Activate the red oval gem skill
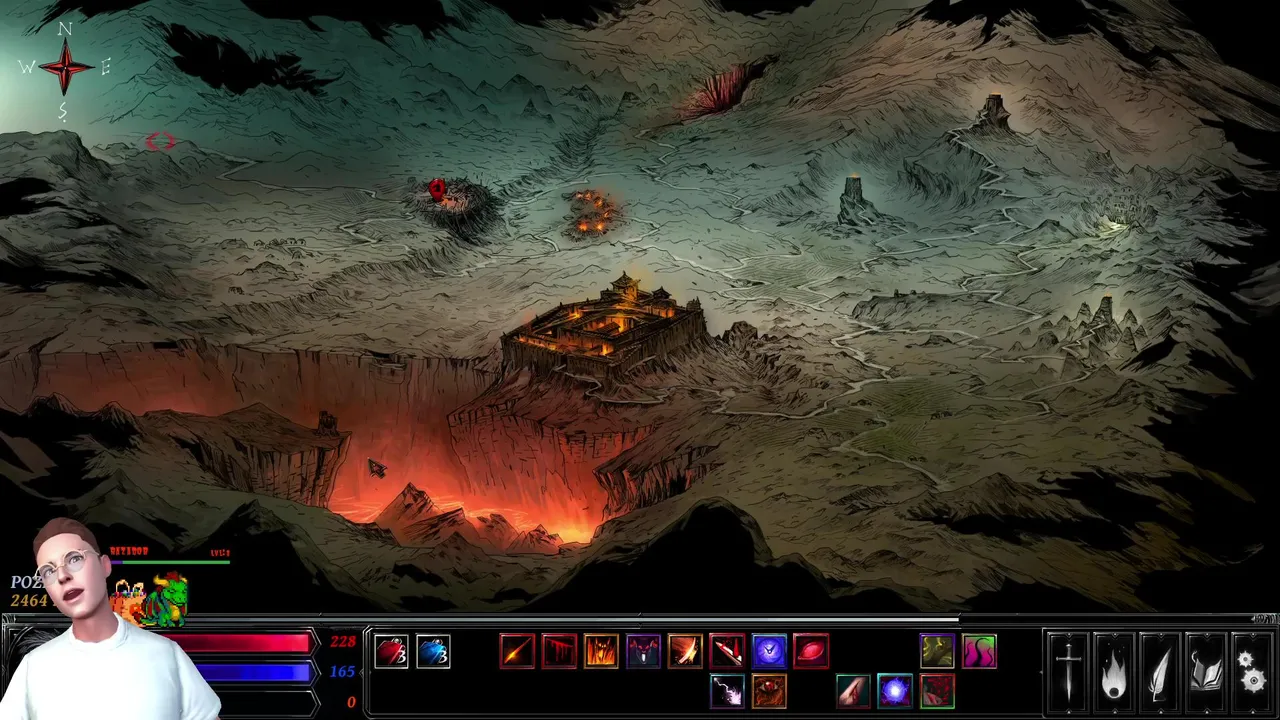 click(x=811, y=652)
